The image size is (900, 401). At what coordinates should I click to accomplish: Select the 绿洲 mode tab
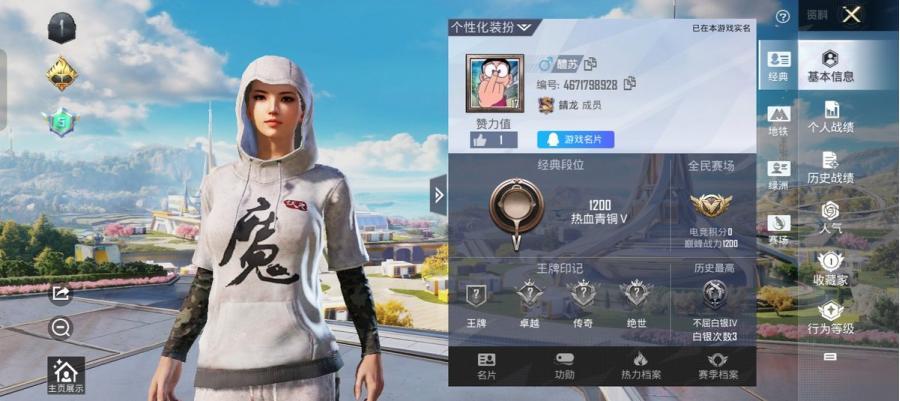pos(778,174)
